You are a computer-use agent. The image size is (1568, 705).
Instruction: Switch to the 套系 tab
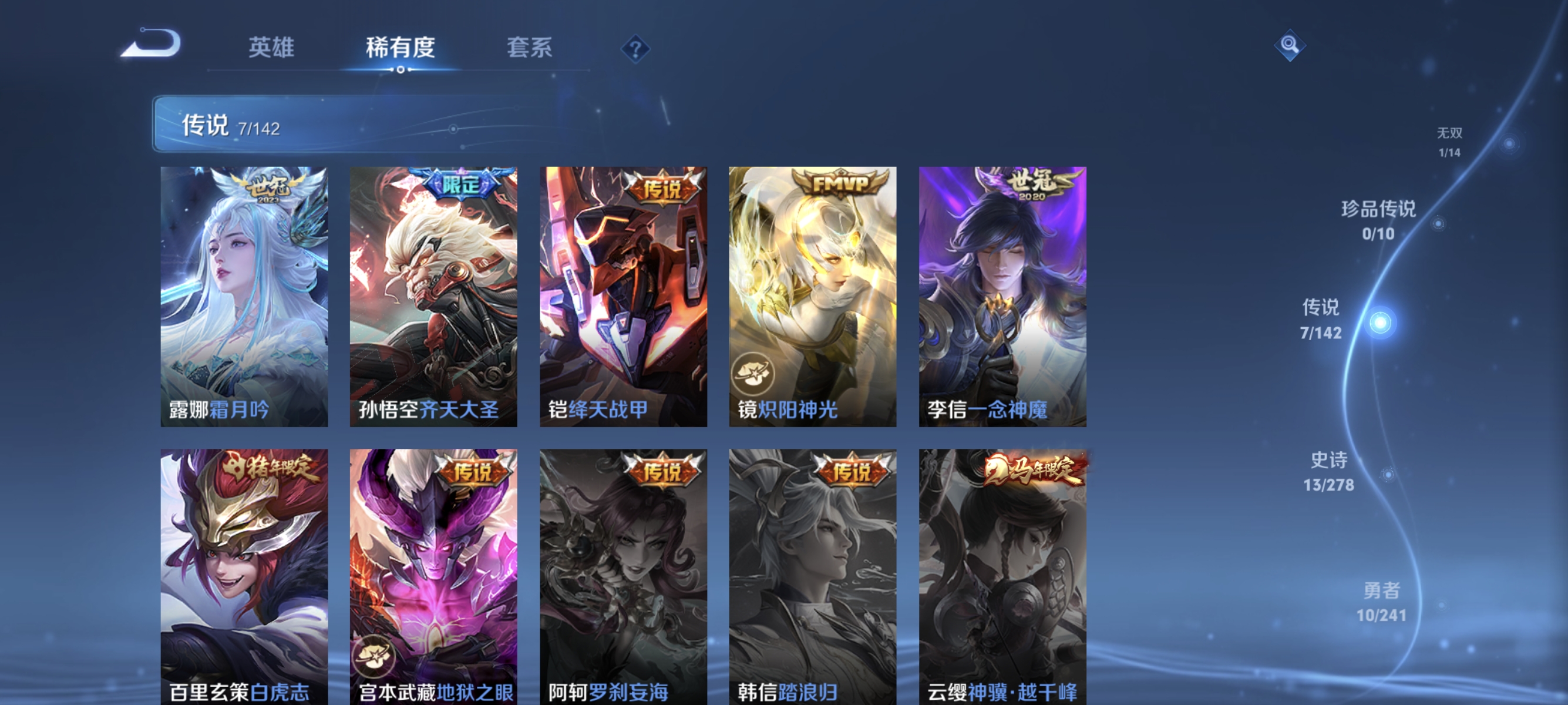click(531, 48)
